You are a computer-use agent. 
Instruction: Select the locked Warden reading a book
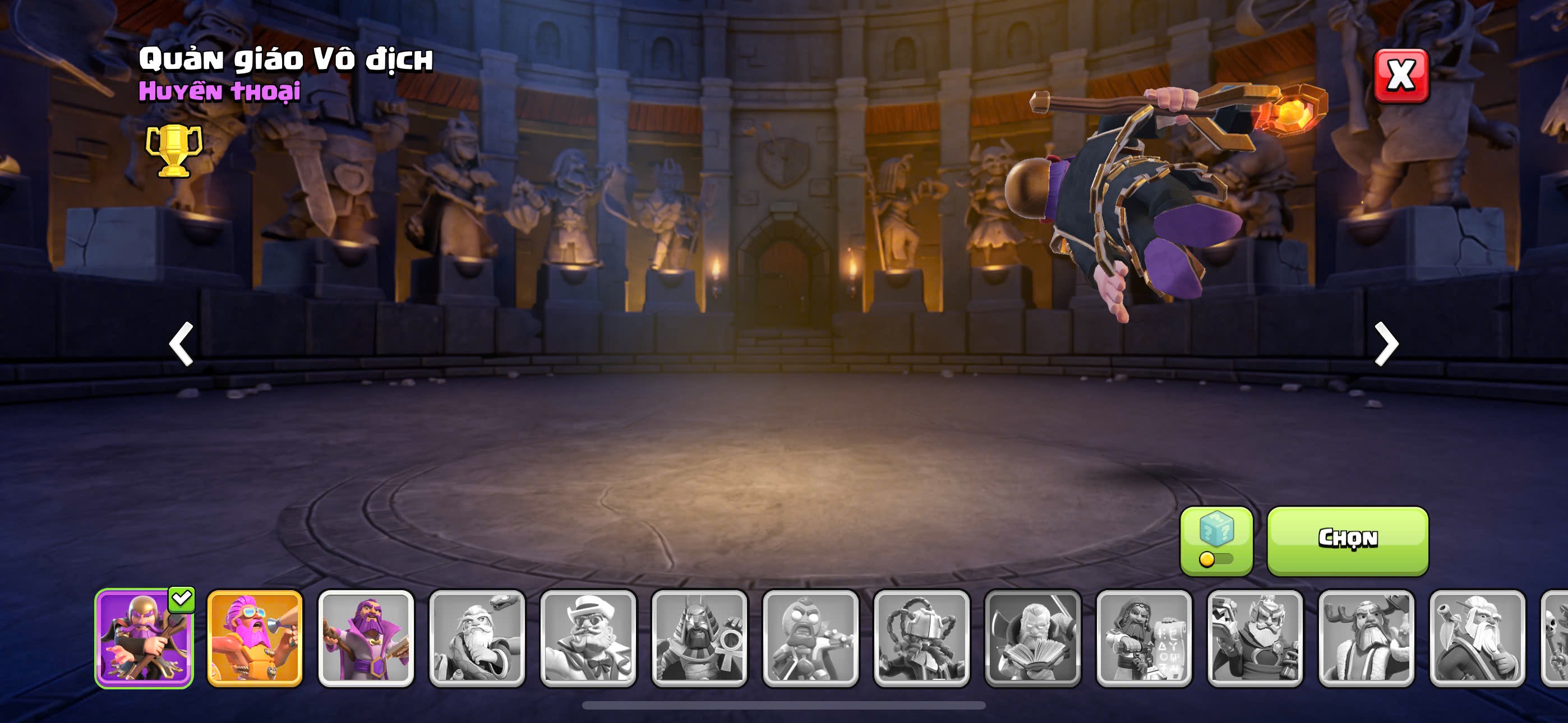click(x=1032, y=638)
